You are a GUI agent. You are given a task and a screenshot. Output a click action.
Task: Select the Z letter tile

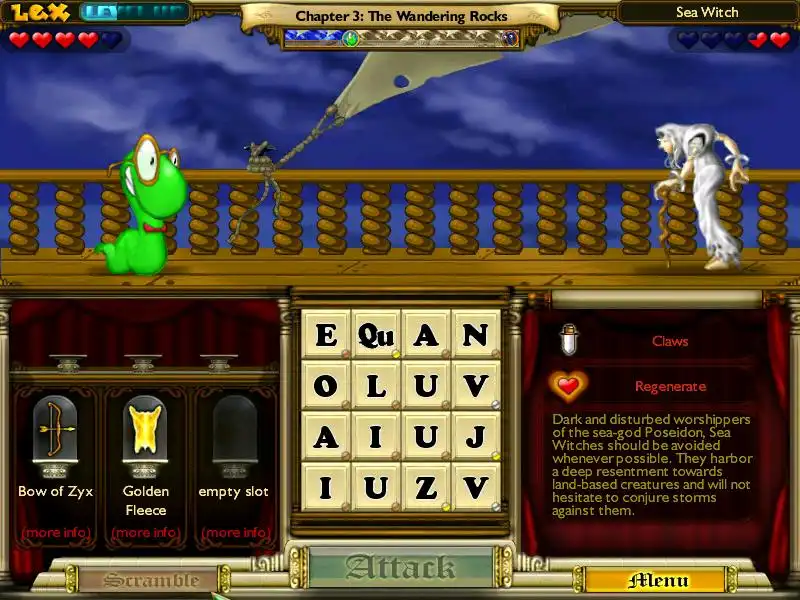coord(426,488)
